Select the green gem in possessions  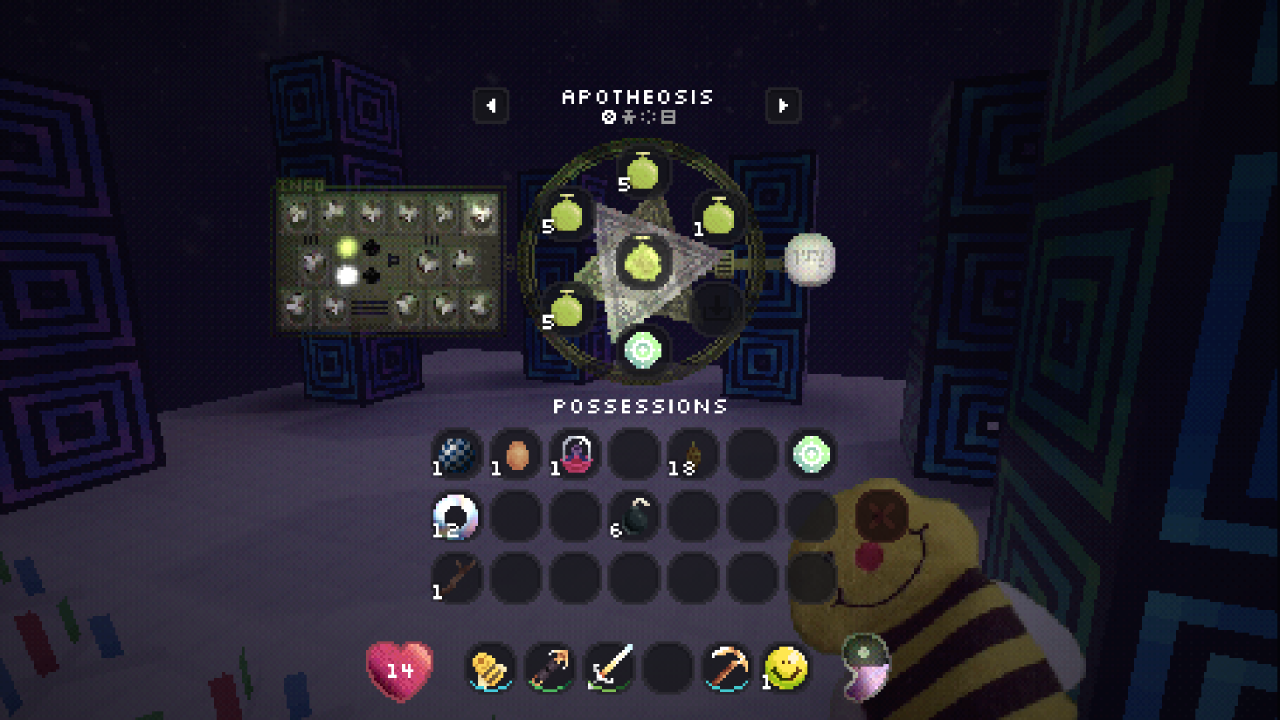coord(811,454)
